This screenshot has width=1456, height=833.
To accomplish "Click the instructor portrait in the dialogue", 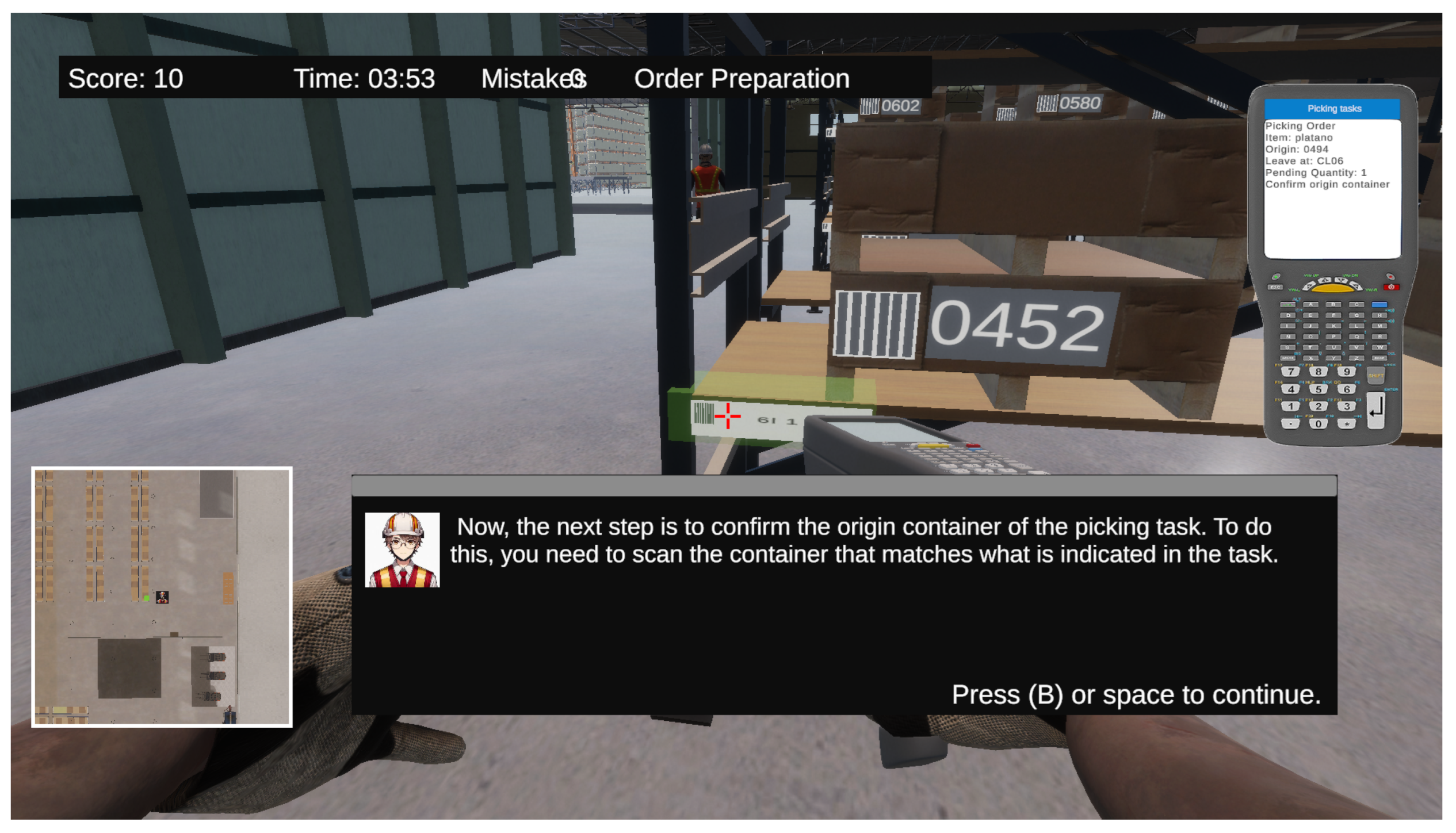I will click(x=402, y=549).
